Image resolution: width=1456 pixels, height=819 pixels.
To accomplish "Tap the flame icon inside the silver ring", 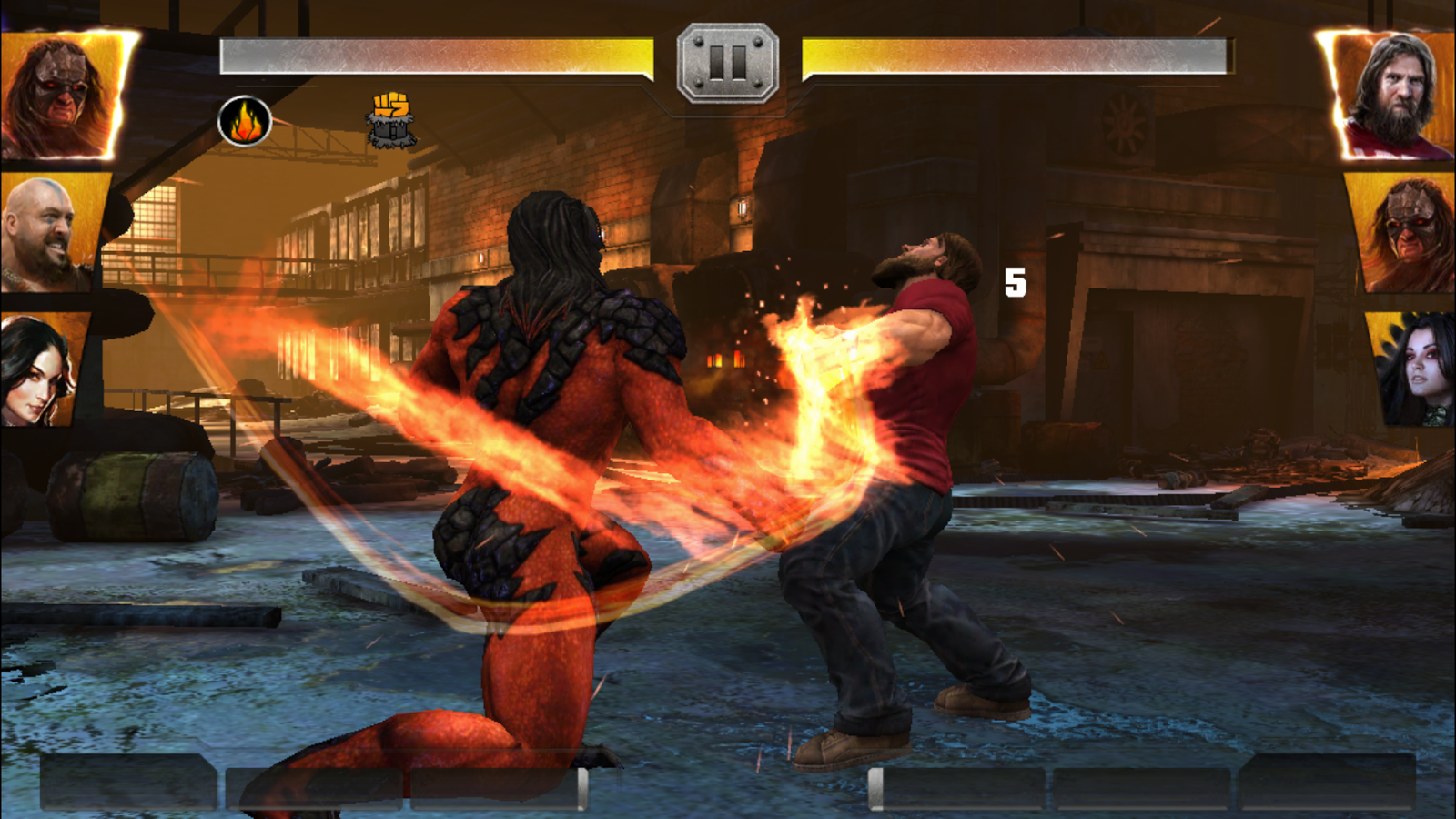I will [x=244, y=119].
